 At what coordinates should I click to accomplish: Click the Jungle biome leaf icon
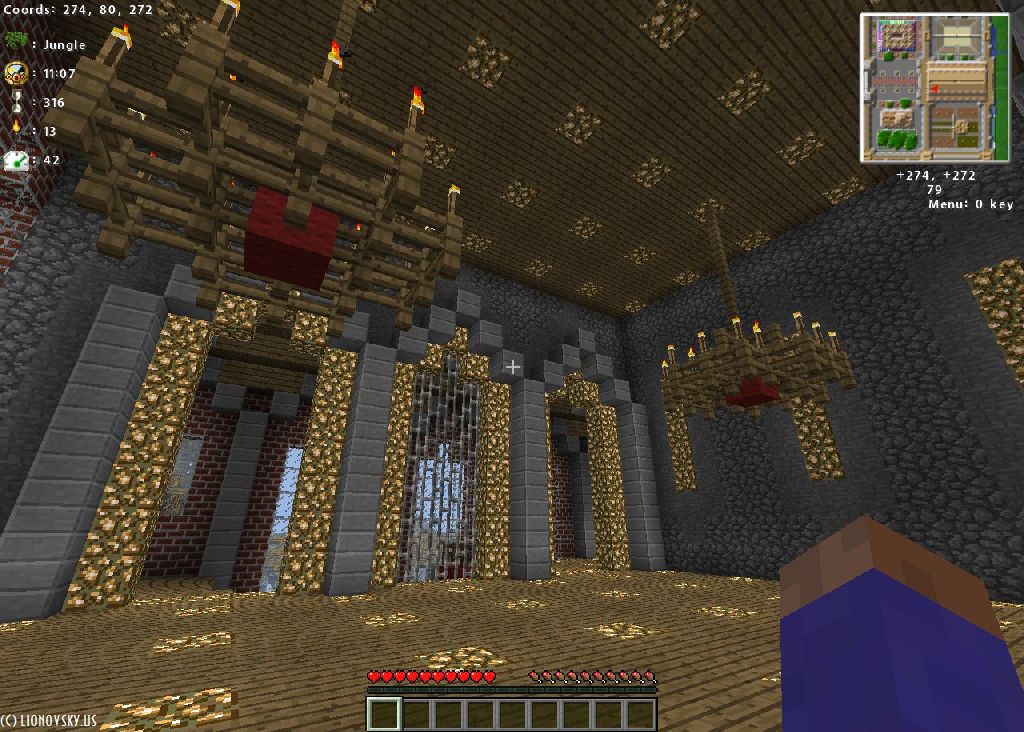coord(16,43)
